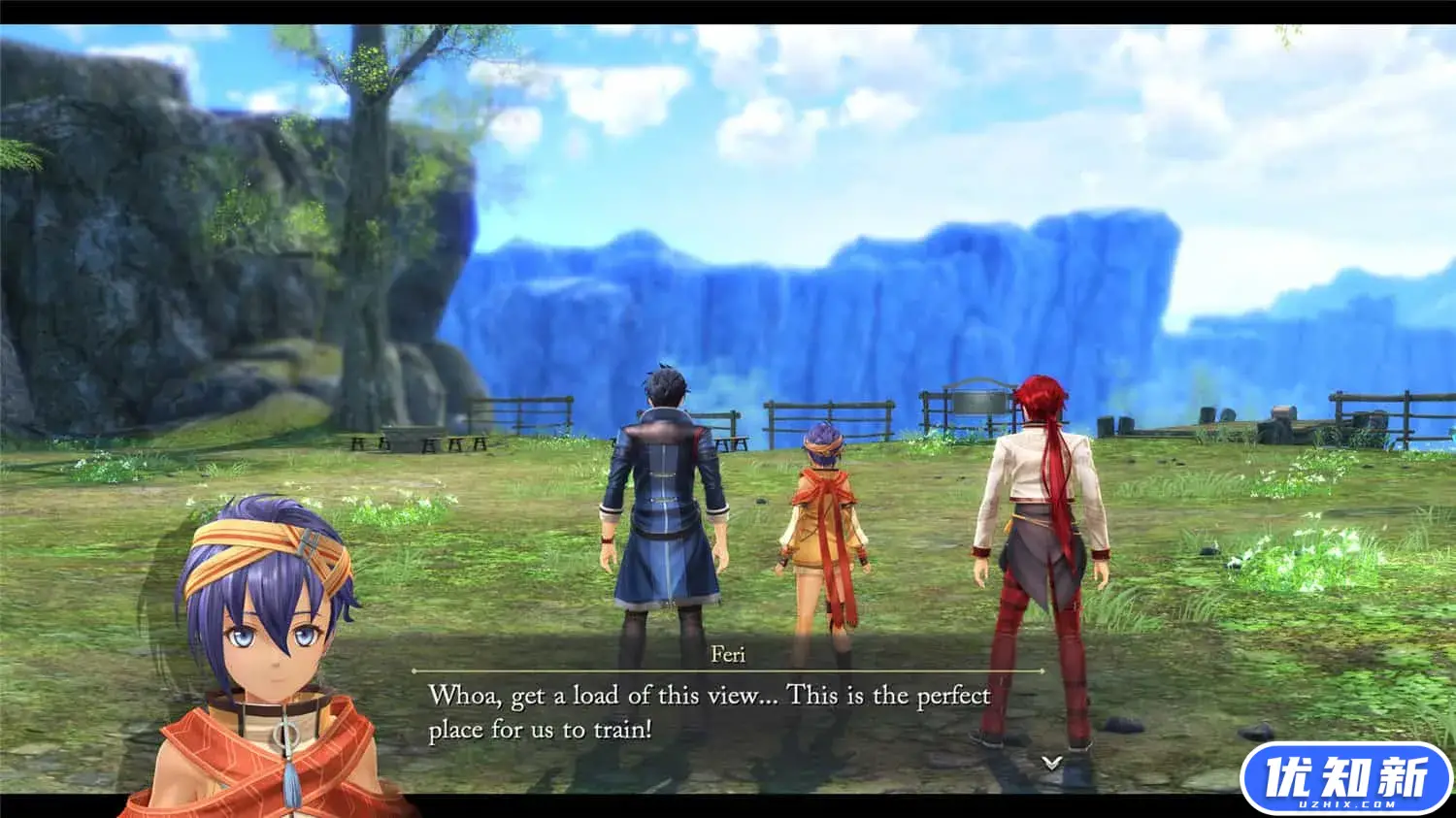Advance dialogue using the down-arrow indicator
This screenshot has height=818, width=1456.
coord(1051,764)
